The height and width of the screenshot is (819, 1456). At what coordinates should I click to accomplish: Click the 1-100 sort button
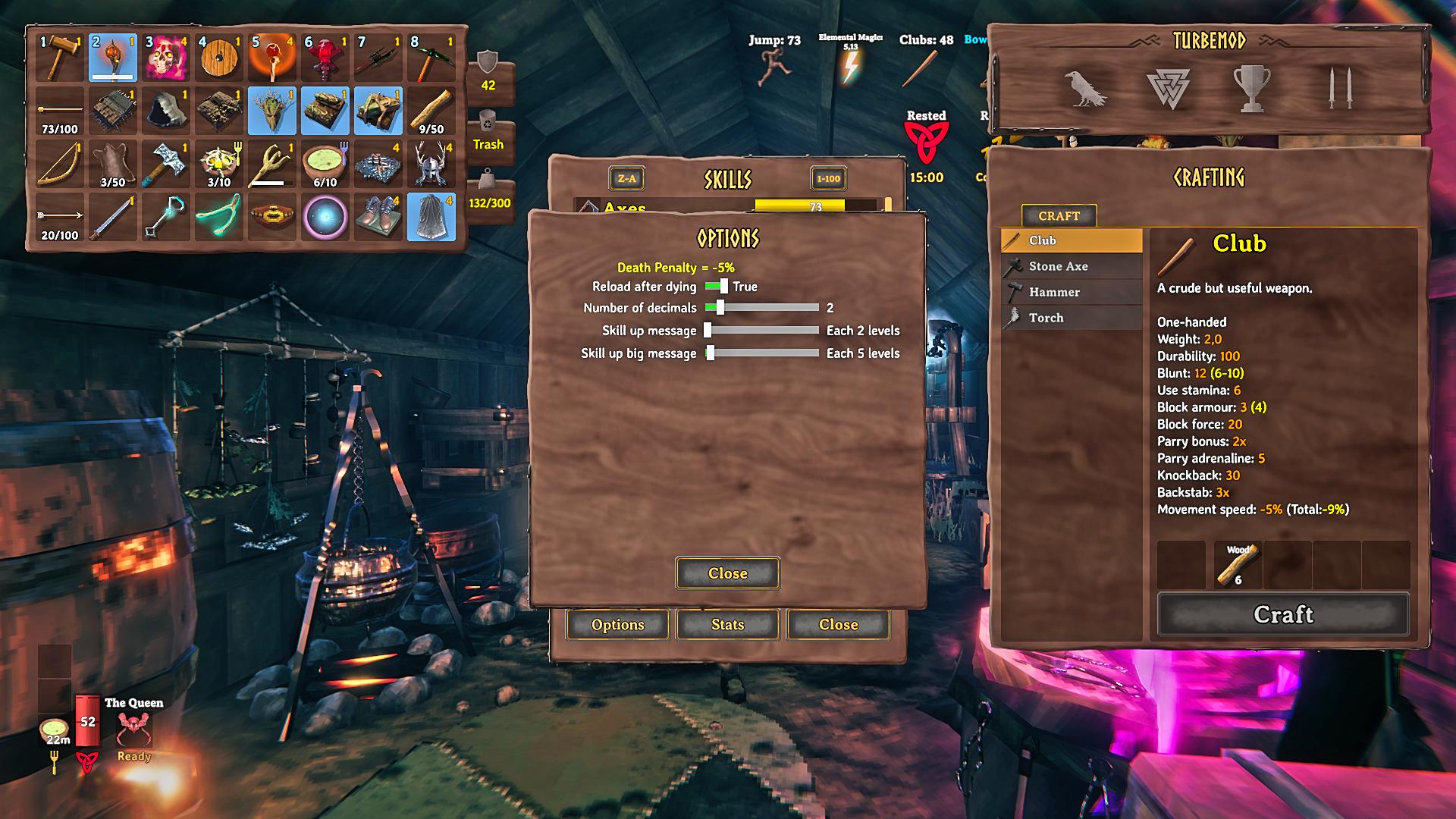coord(828,179)
